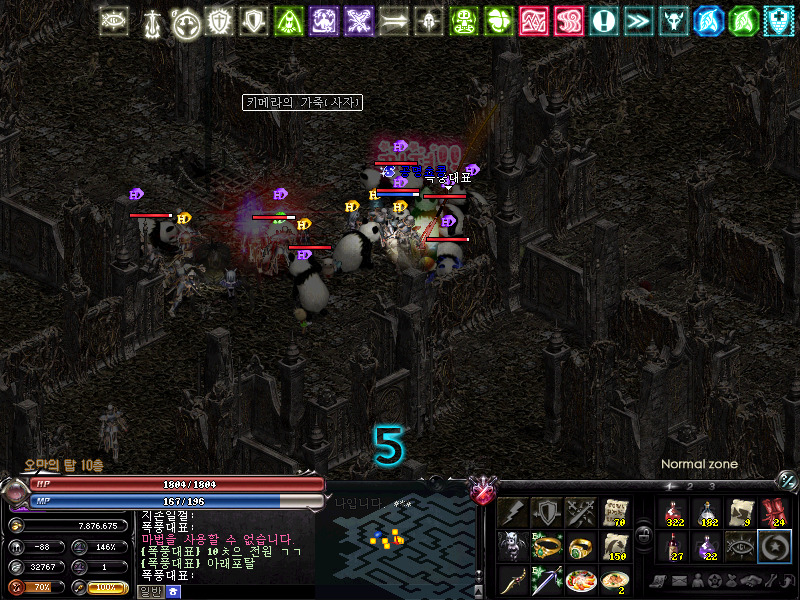Click the blue double-arrow haste buff icon
The width and height of the screenshot is (800, 600).
tap(636, 21)
